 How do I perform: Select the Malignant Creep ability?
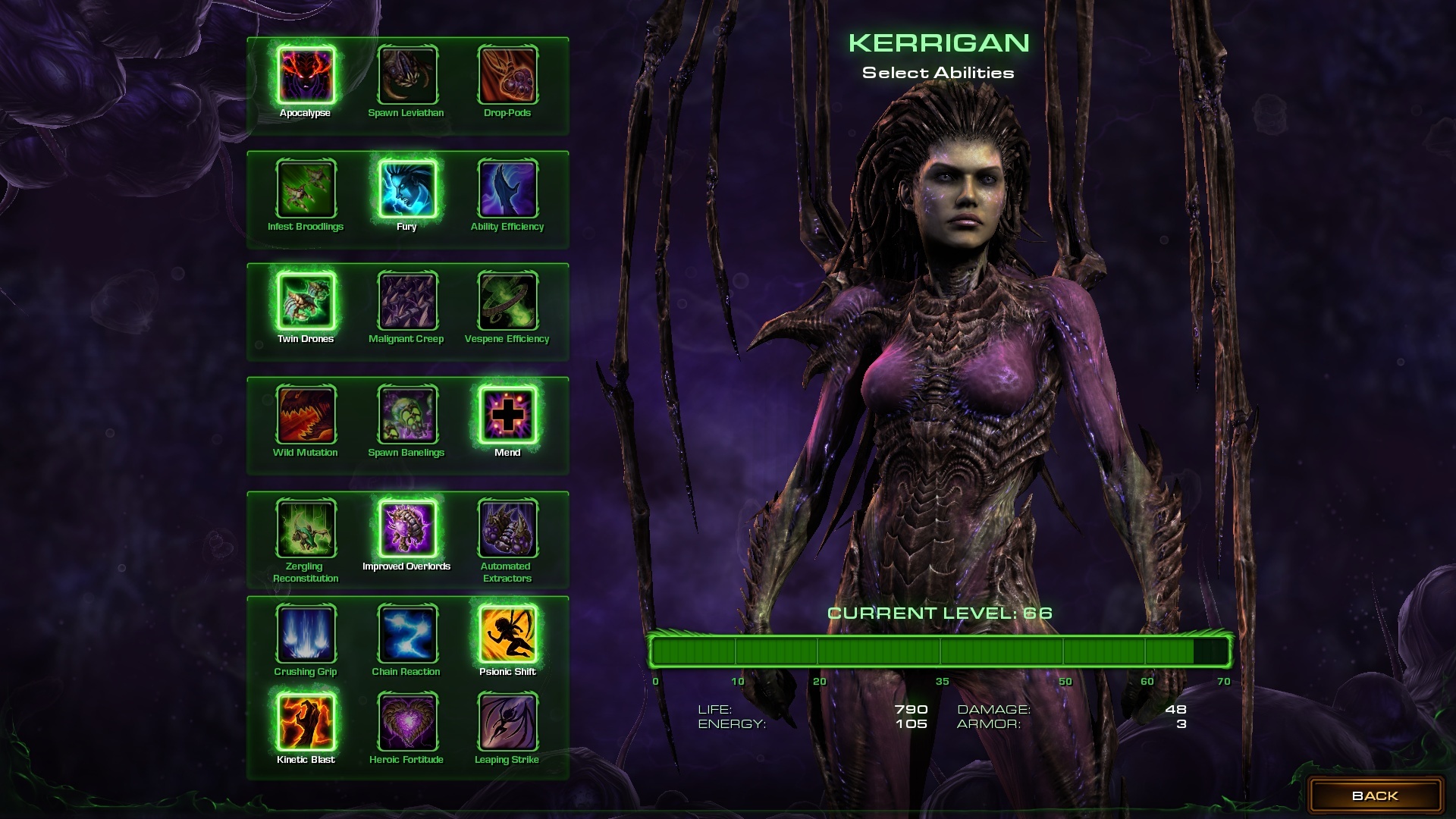[x=407, y=301]
